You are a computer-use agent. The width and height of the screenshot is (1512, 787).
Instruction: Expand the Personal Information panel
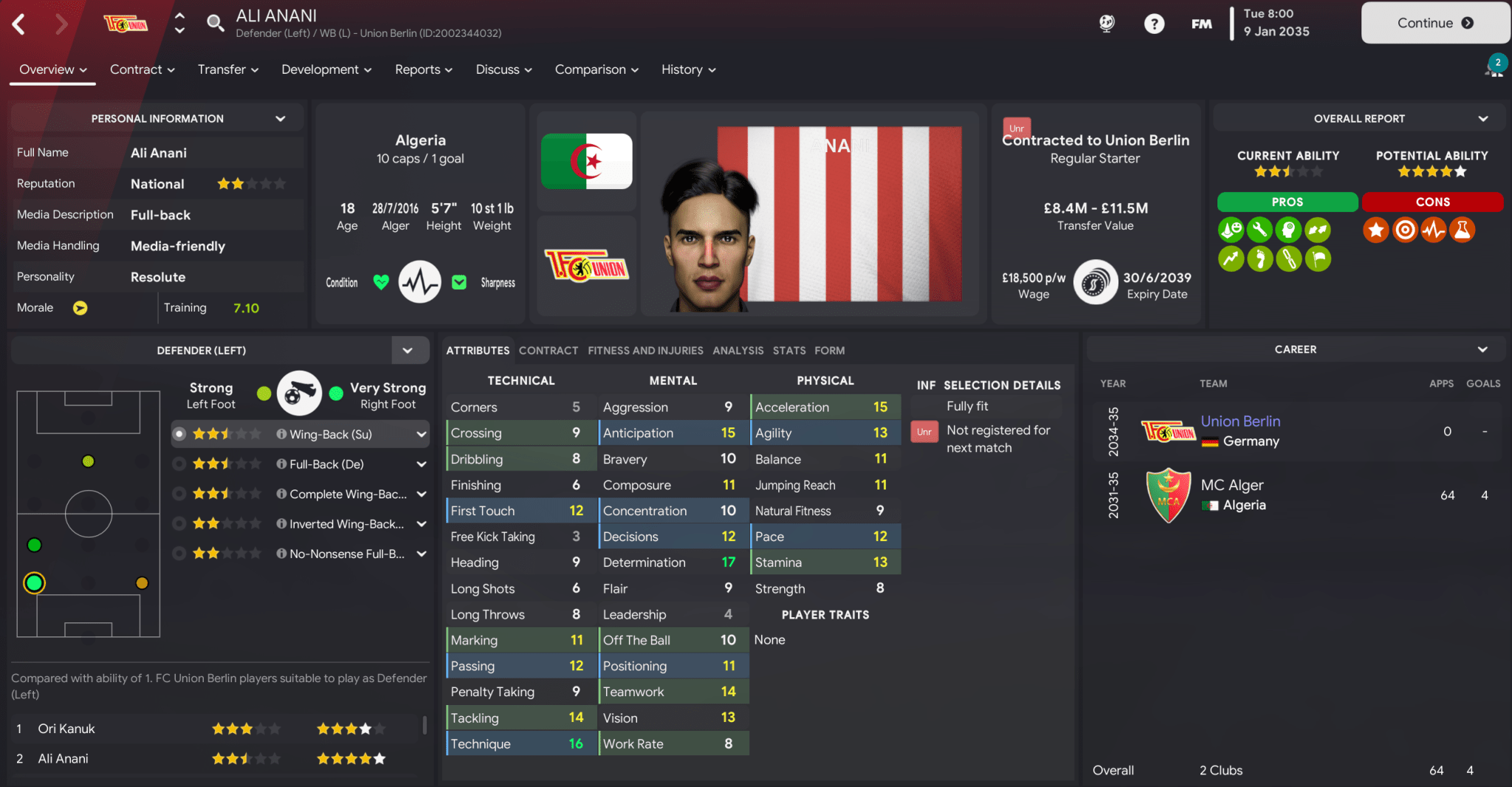point(280,117)
